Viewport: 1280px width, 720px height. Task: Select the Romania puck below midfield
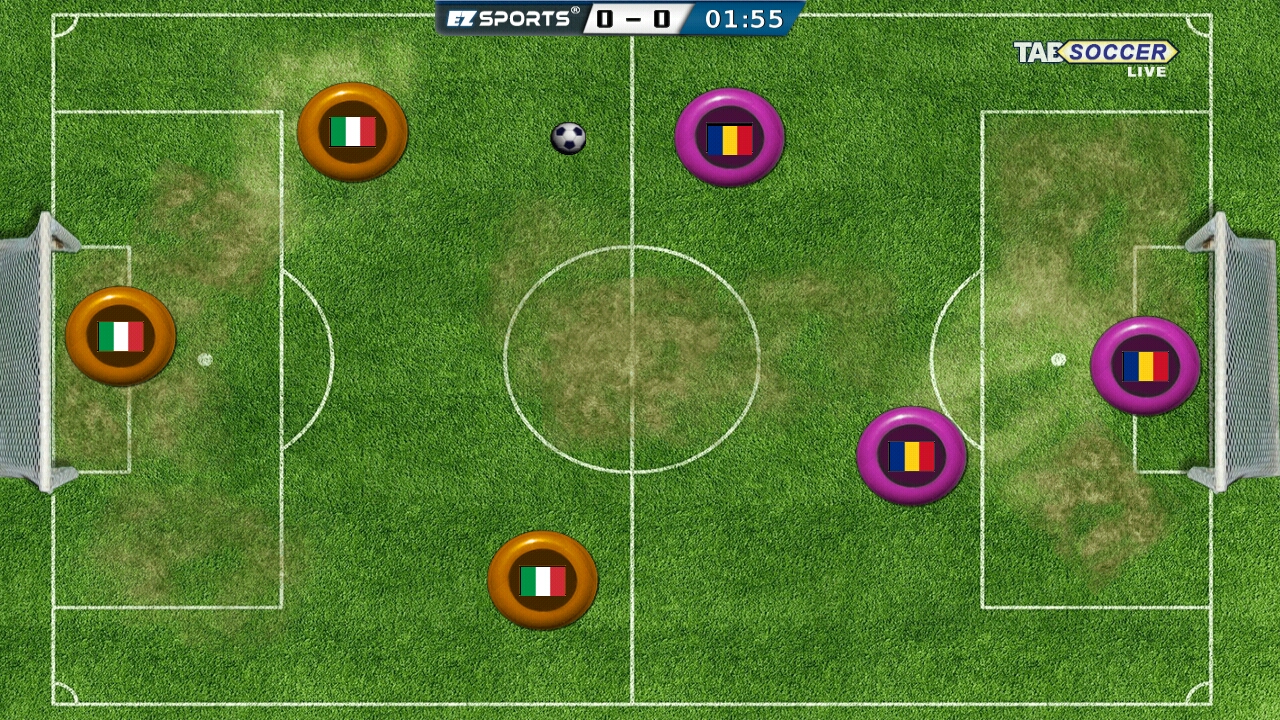pos(913,453)
